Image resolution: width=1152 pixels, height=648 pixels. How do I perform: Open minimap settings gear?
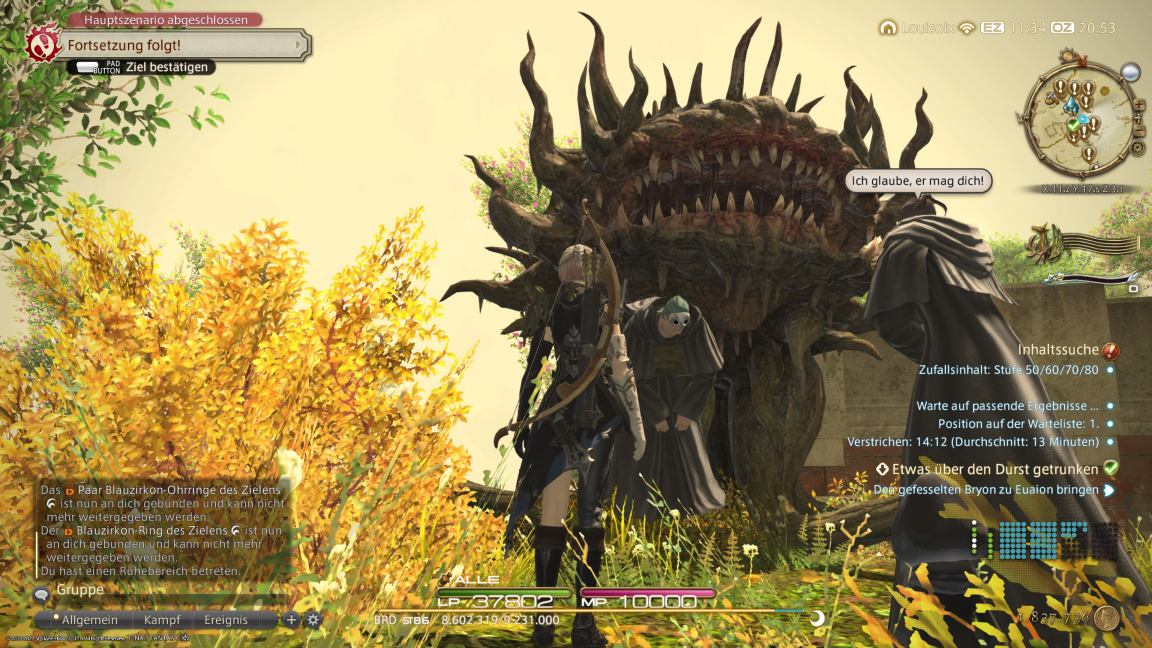tap(1137, 149)
